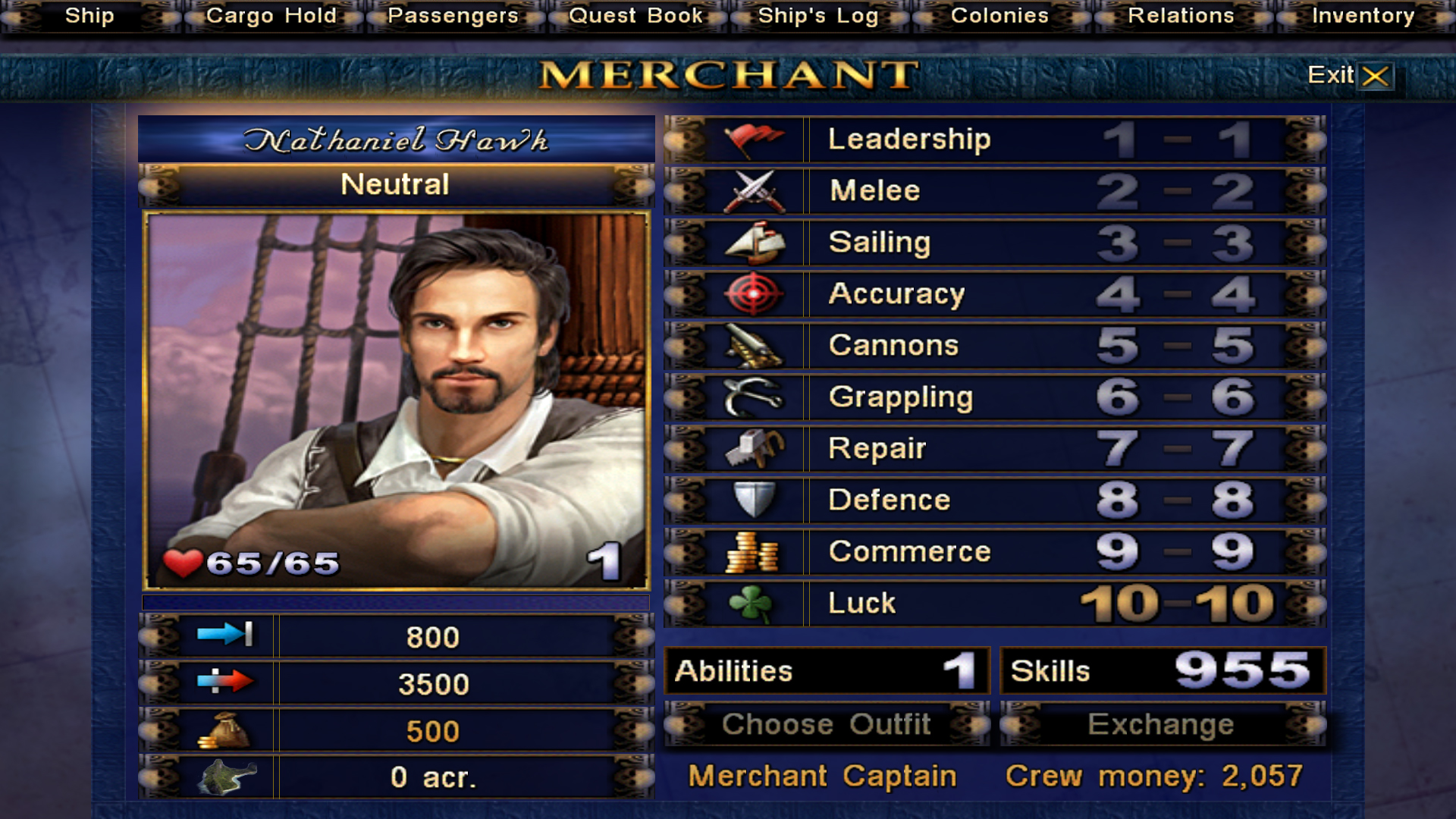The height and width of the screenshot is (819, 1456).
Task: Open the Ship's Log tab
Action: tap(817, 16)
